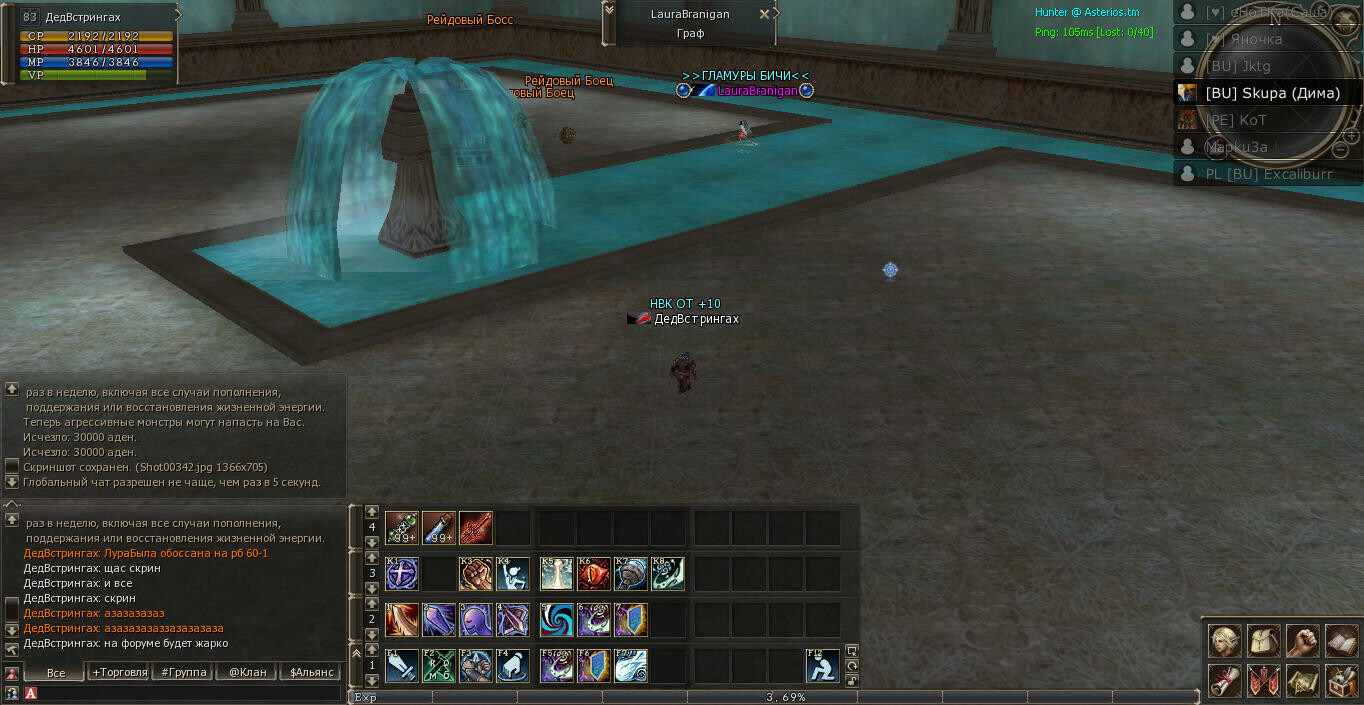Switch to the +Торговля chat tab
The height and width of the screenshot is (705, 1364).
click(x=119, y=672)
